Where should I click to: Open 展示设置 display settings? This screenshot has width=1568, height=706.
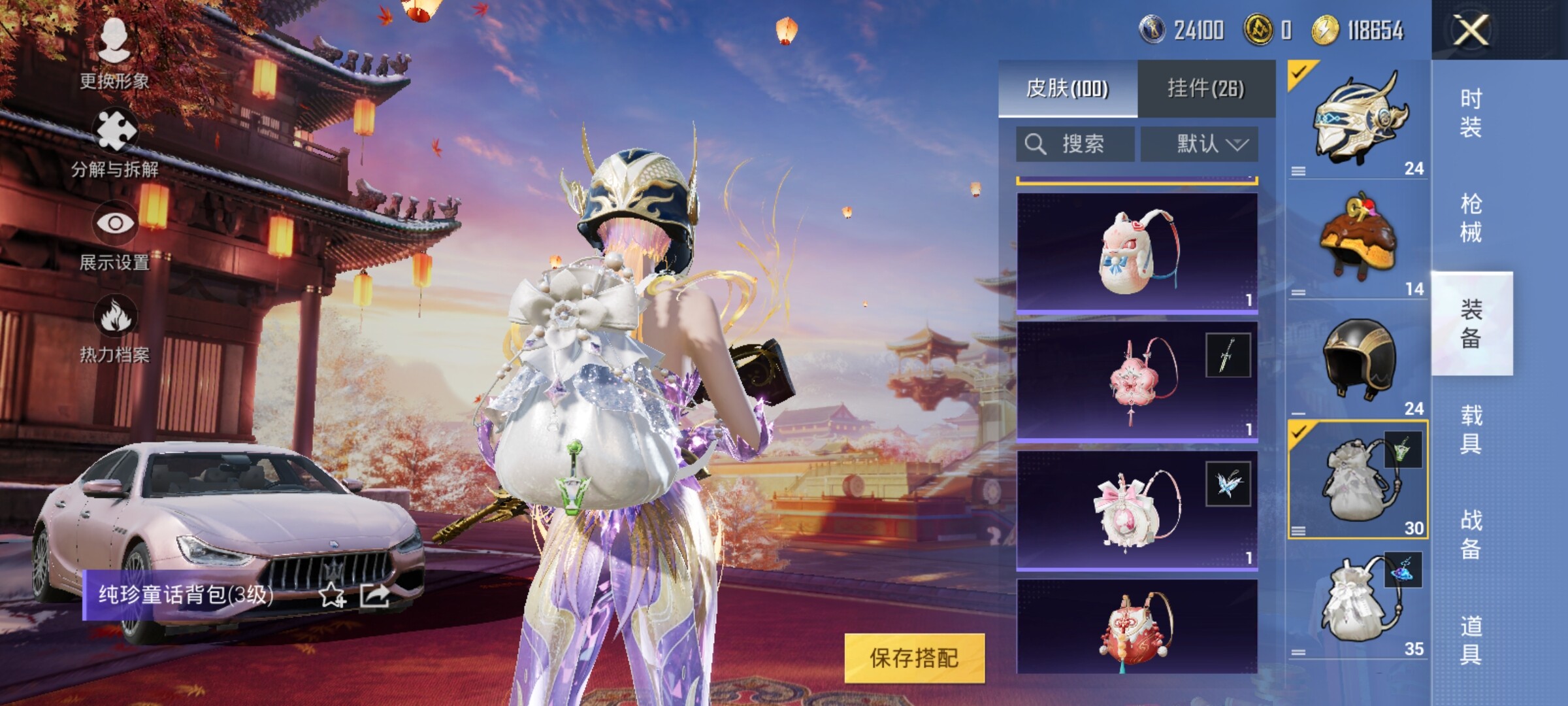(114, 235)
